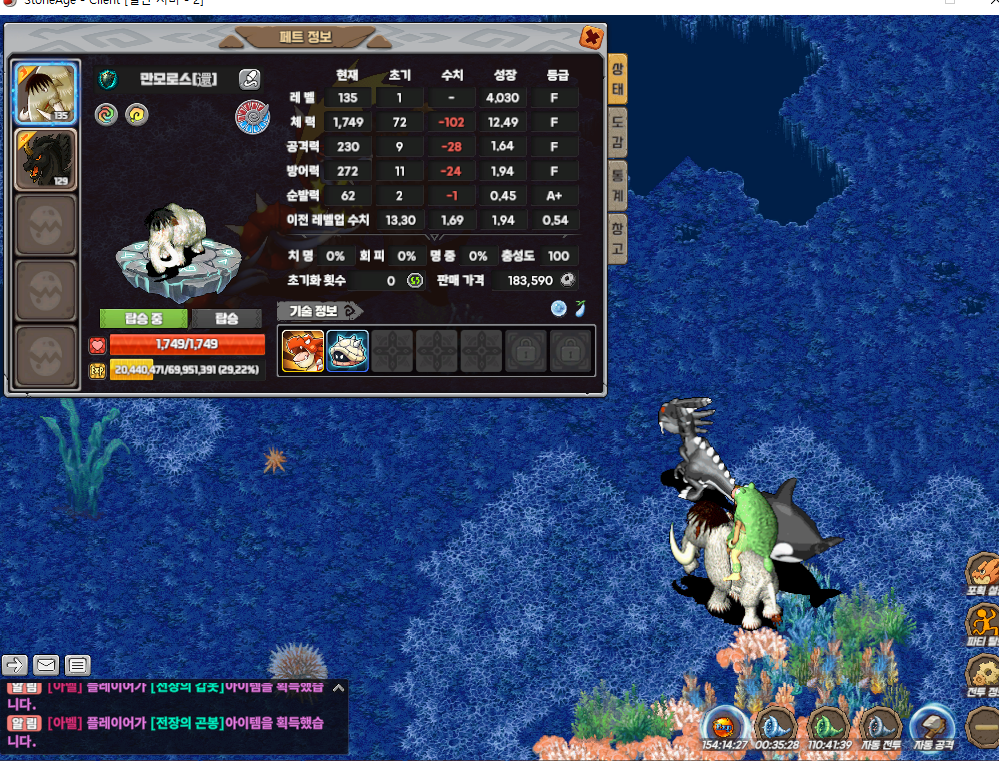Viewport: 999px width, 761px height.
Task: Open the mail envelope button
Action: click(46, 664)
